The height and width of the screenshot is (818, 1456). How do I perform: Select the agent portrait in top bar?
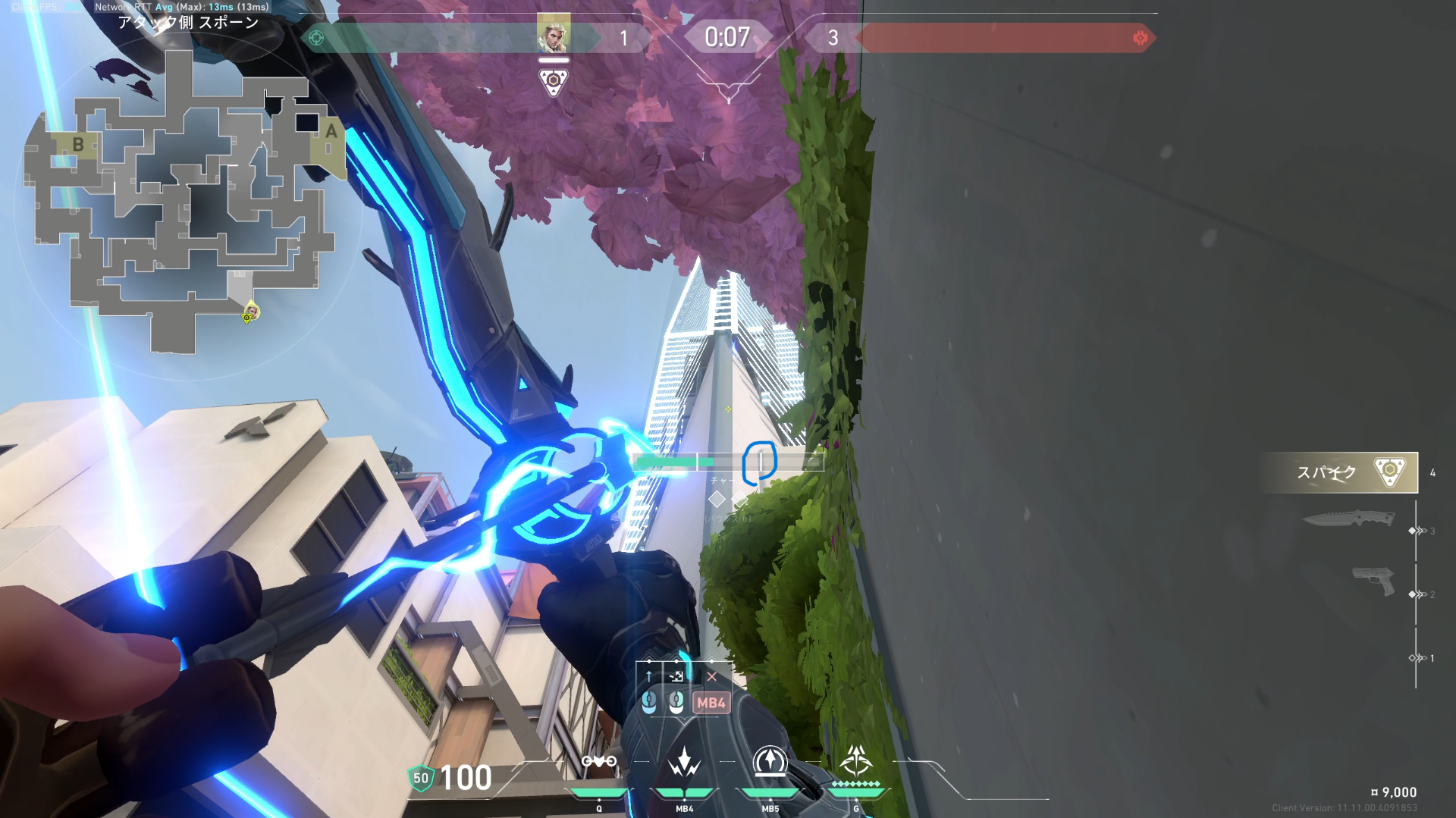(x=554, y=34)
